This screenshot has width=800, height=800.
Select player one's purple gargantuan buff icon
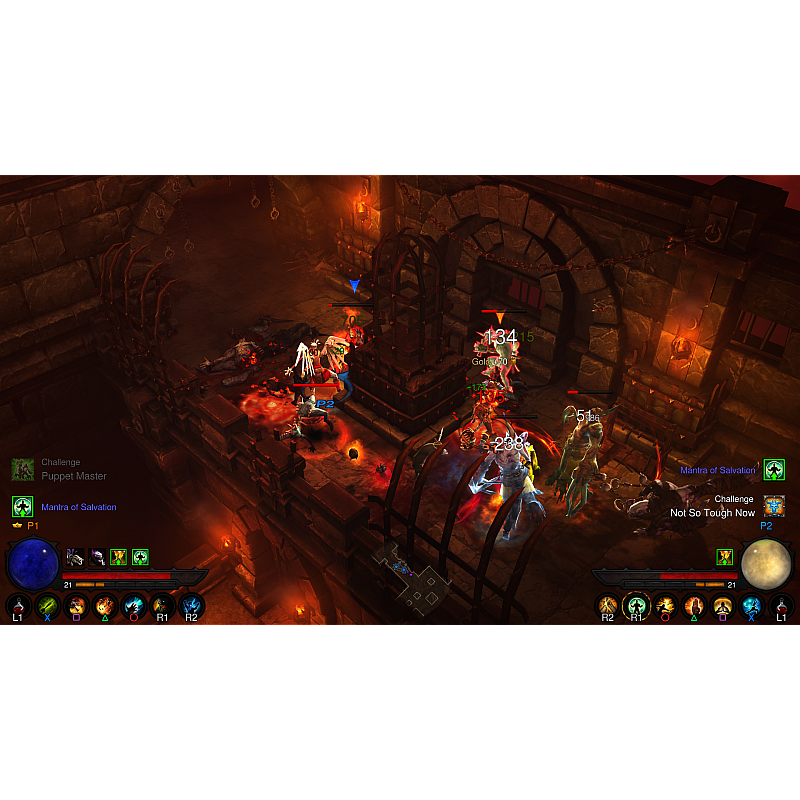(x=97, y=557)
